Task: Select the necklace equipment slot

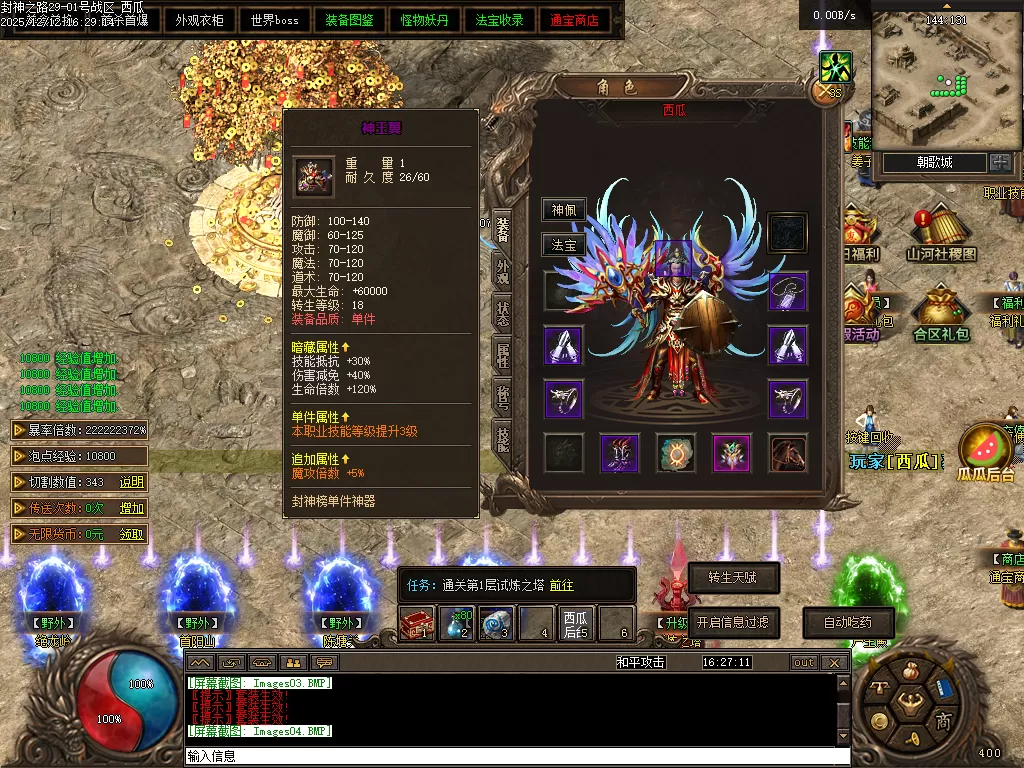Action: [x=788, y=291]
